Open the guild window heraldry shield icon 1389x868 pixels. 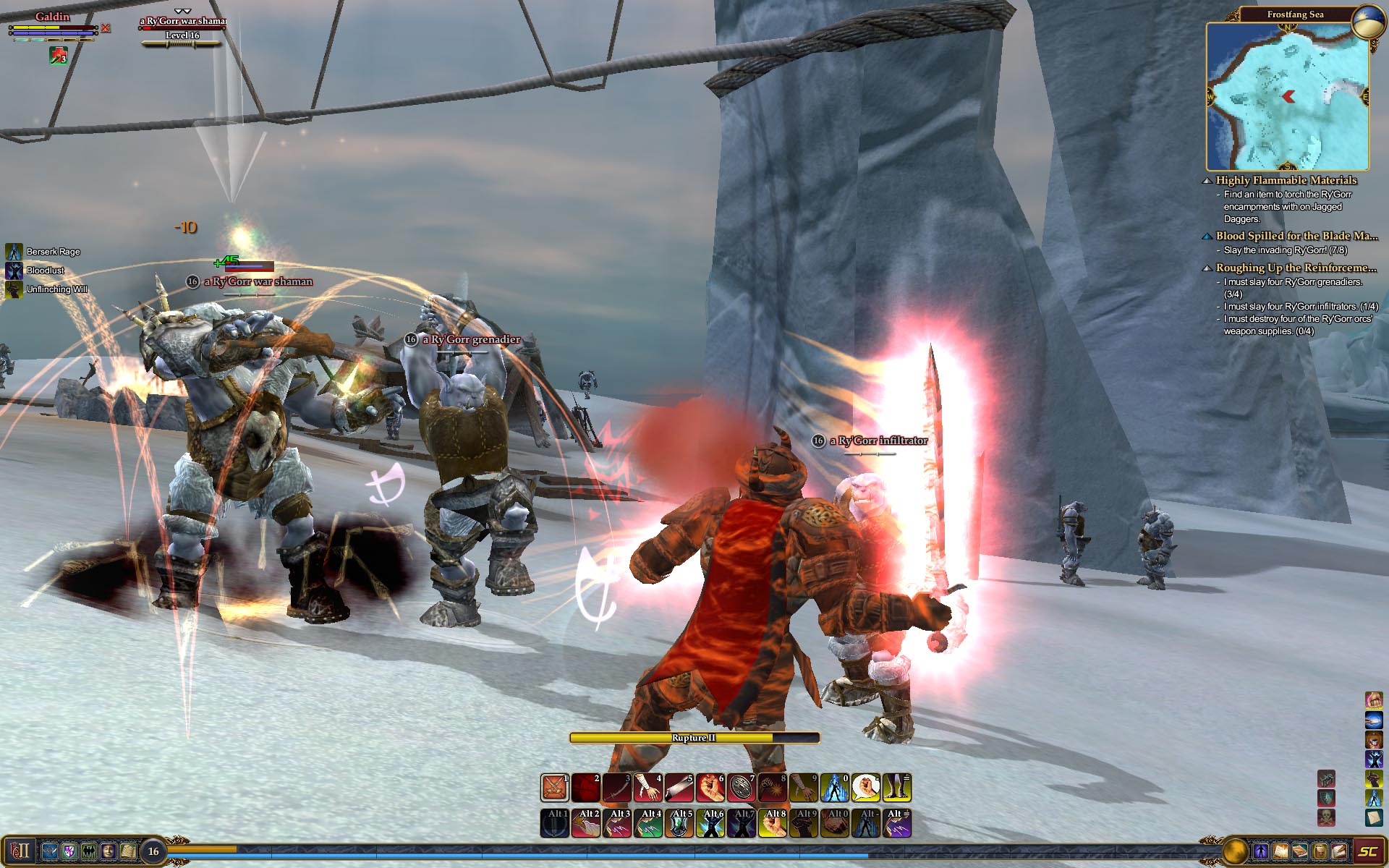(x=69, y=851)
